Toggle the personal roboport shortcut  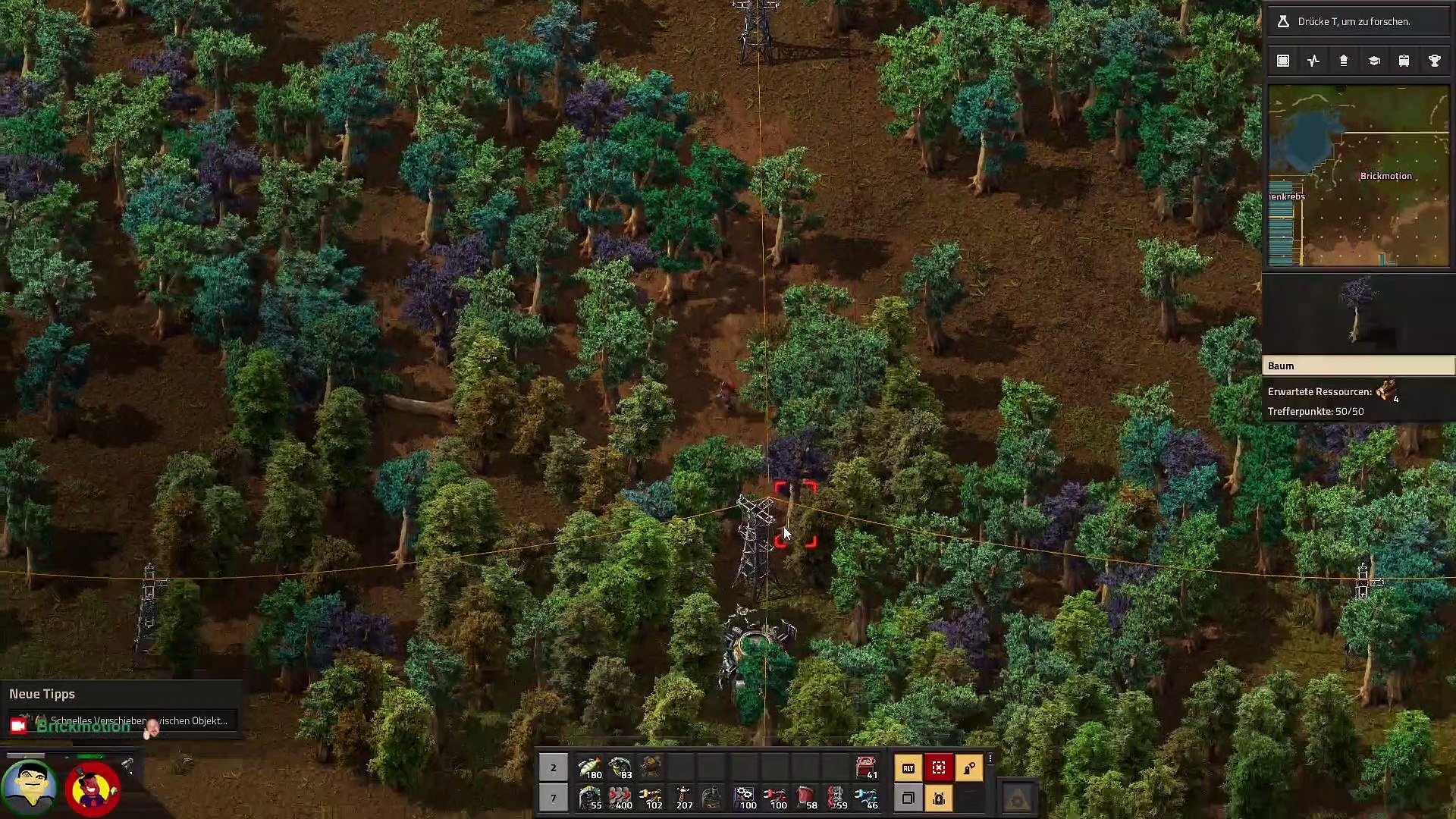tap(939, 798)
